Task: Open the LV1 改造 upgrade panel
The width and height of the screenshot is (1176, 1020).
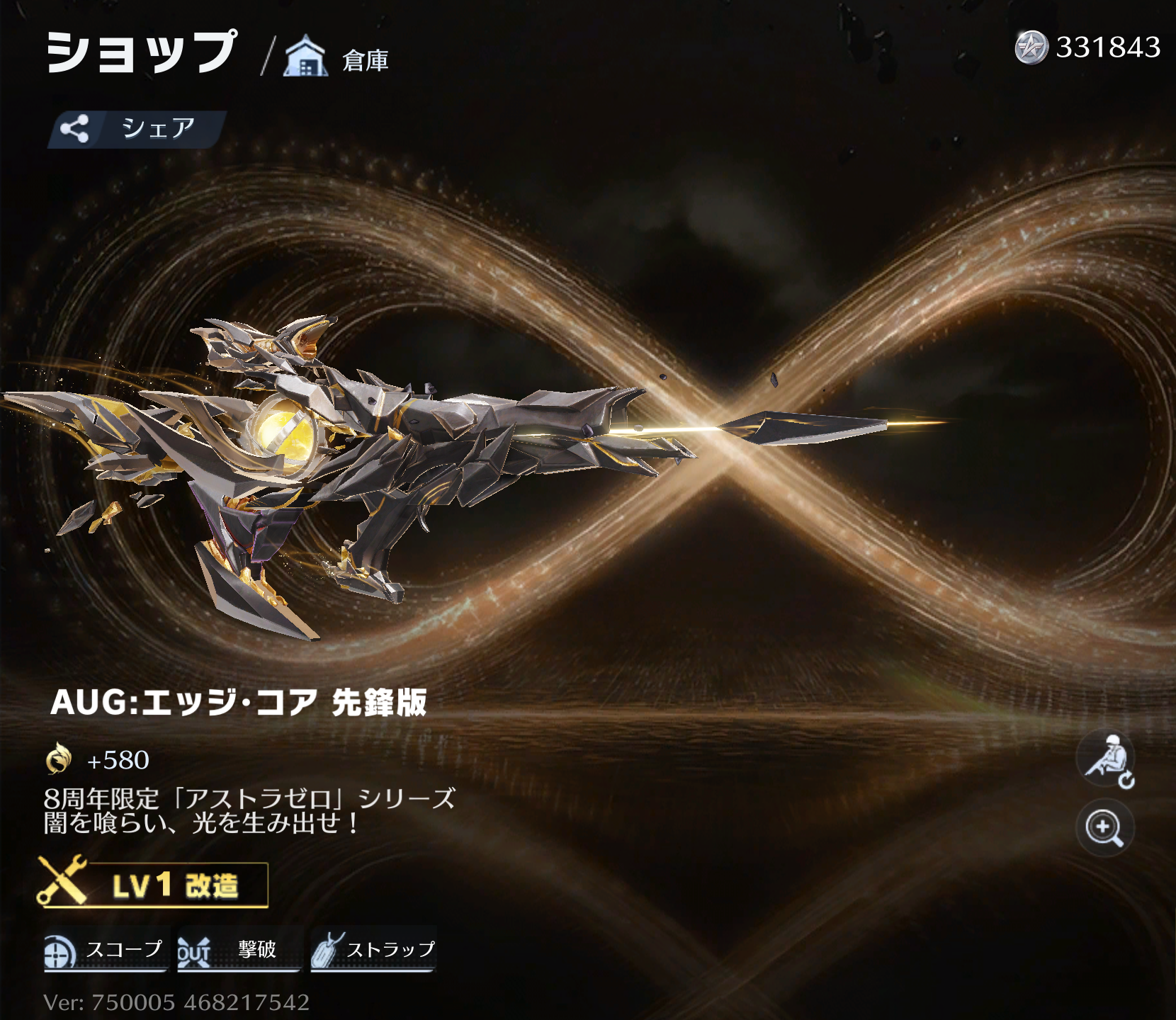Action: (153, 885)
